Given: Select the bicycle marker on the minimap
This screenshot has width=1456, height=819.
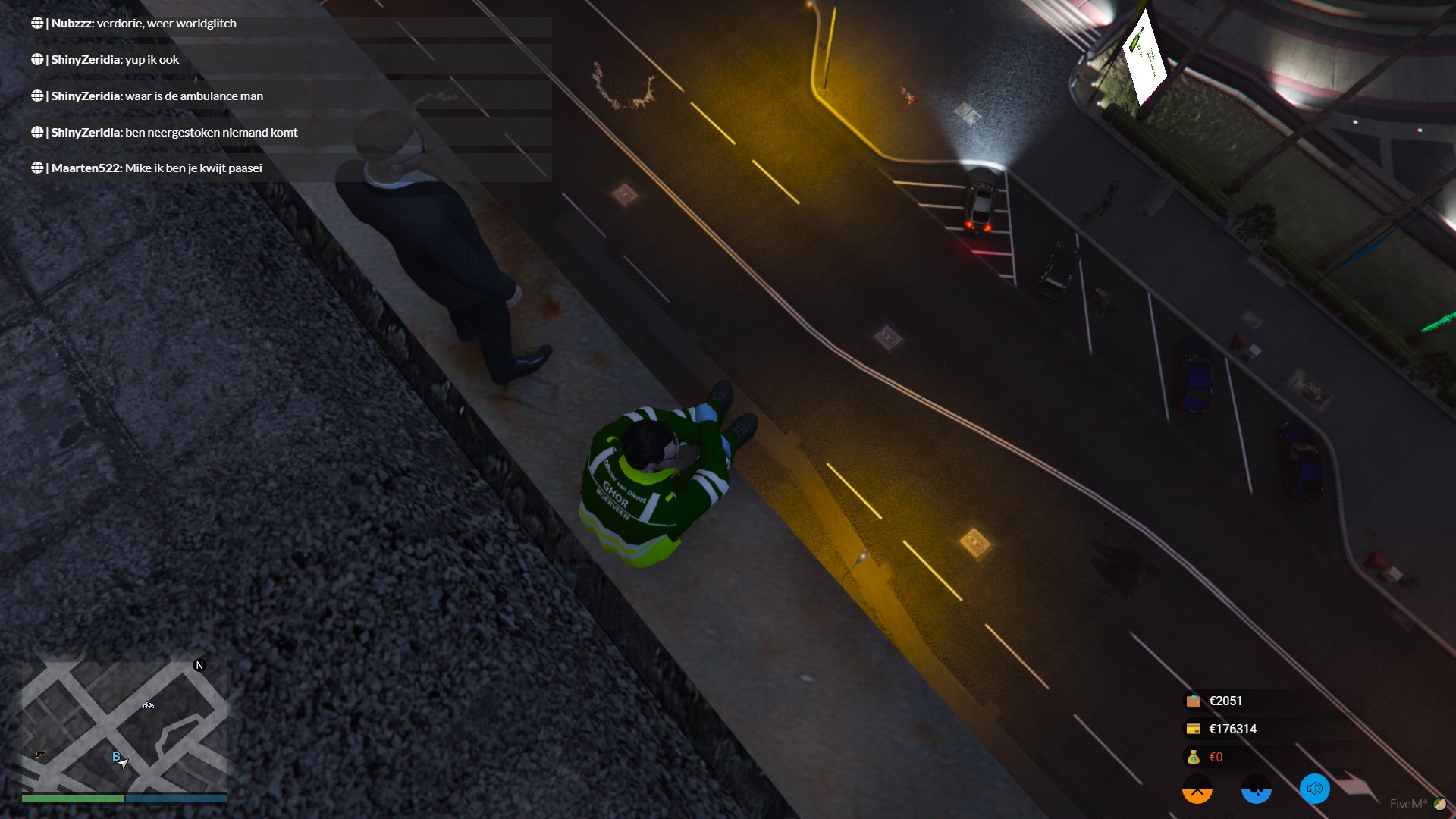Looking at the screenshot, I should pyautogui.click(x=149, y=705).
